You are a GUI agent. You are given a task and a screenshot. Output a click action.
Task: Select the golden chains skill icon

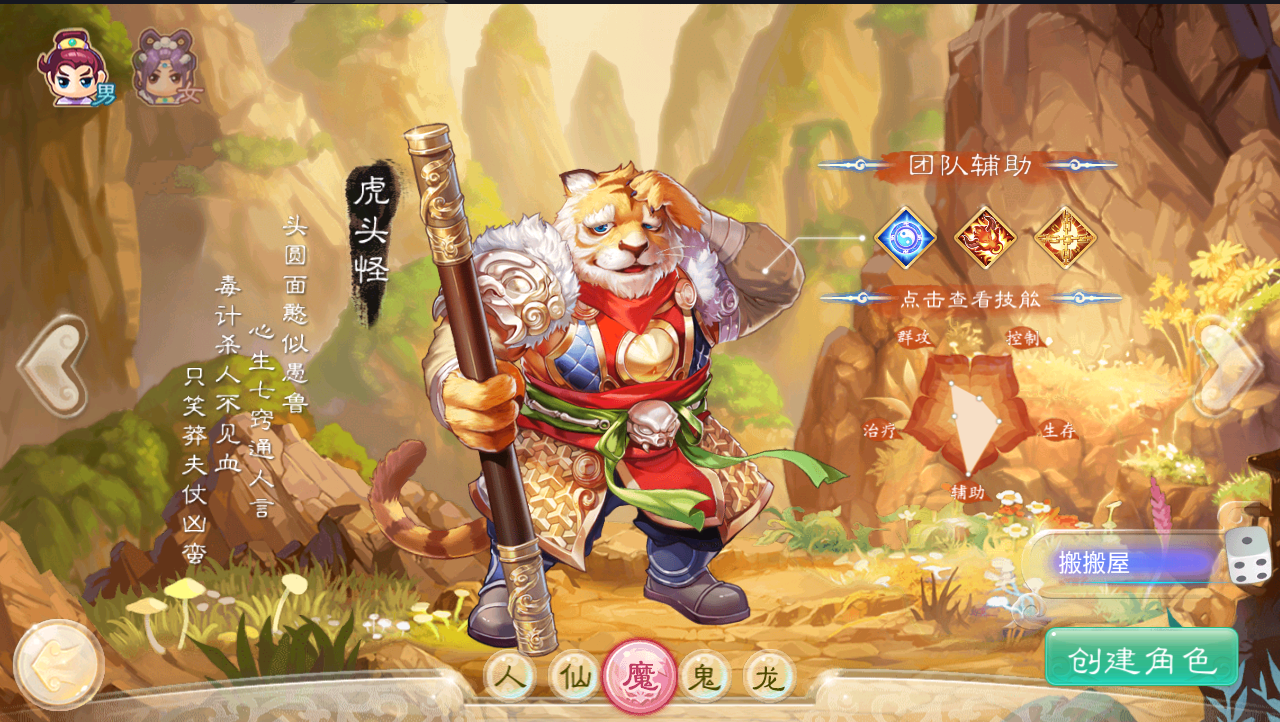click(1066, 238)
